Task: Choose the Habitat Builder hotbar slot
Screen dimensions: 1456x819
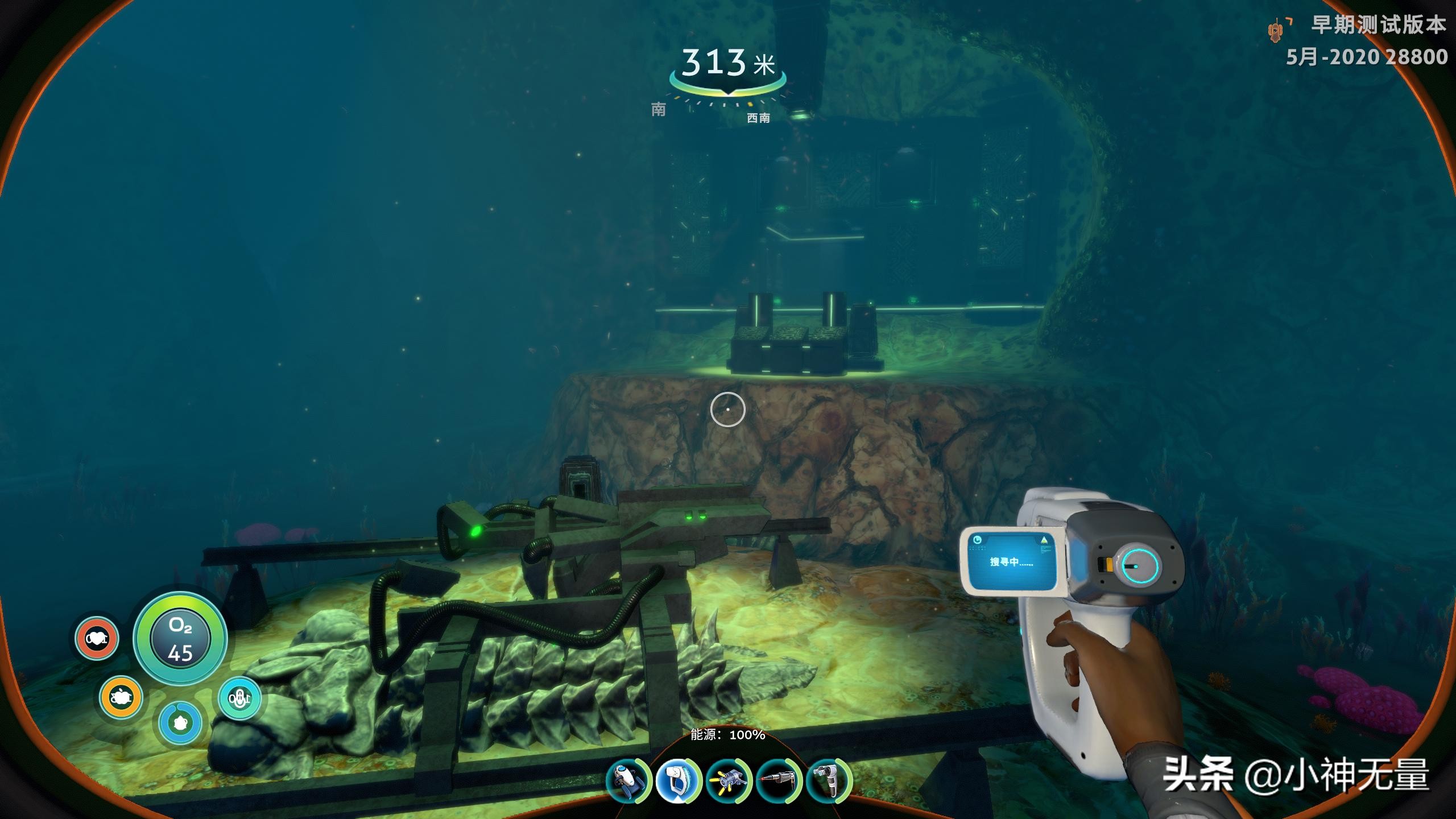Action: click(829, 781)
